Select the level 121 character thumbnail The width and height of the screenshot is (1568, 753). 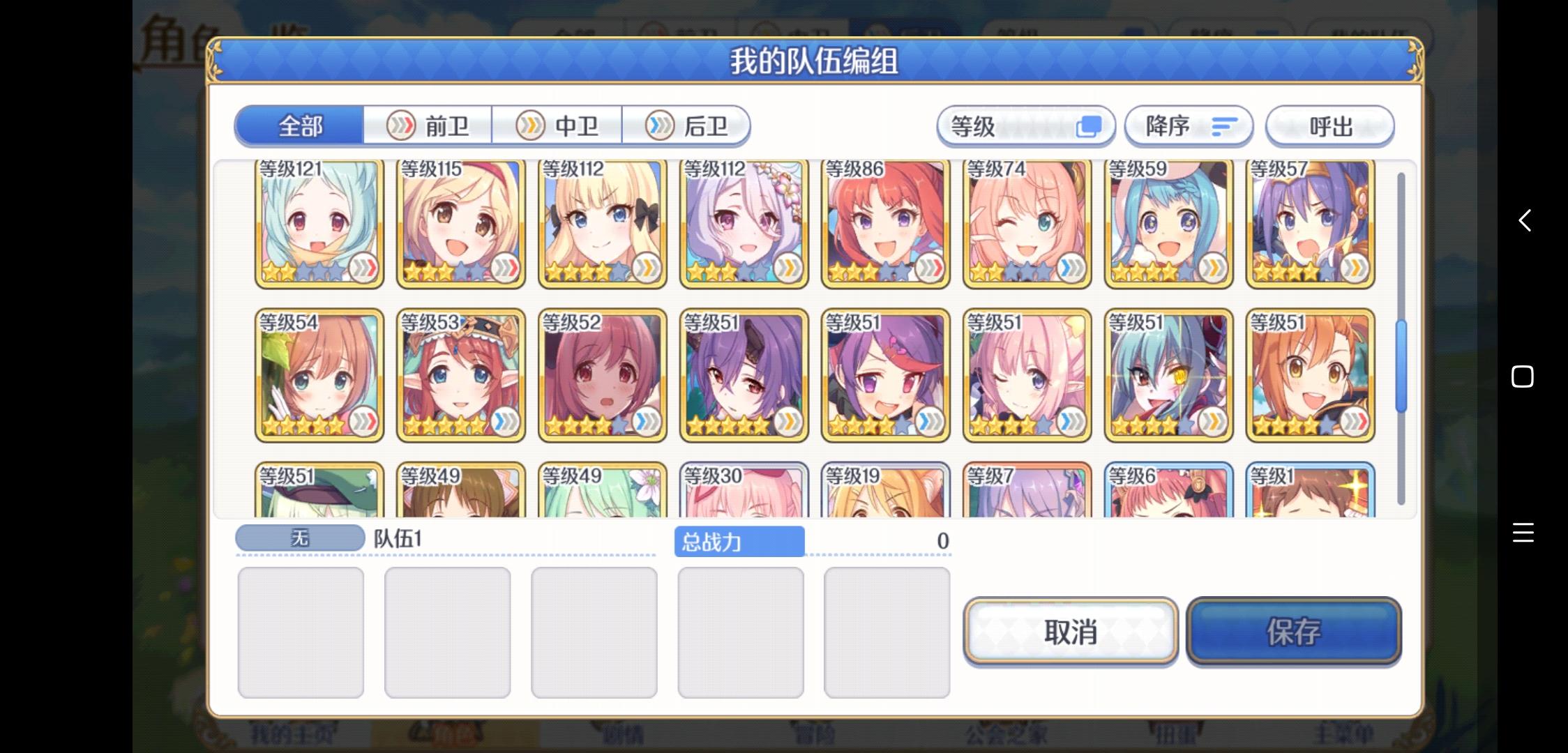317,223
